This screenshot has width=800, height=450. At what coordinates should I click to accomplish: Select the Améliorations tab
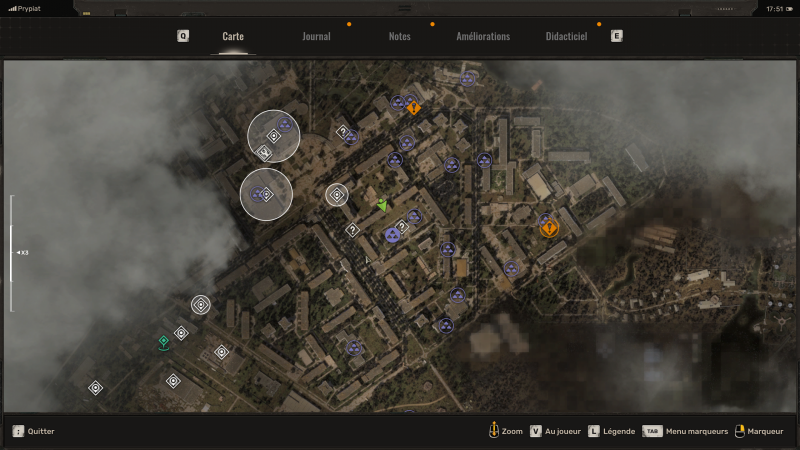pos(483,36)
